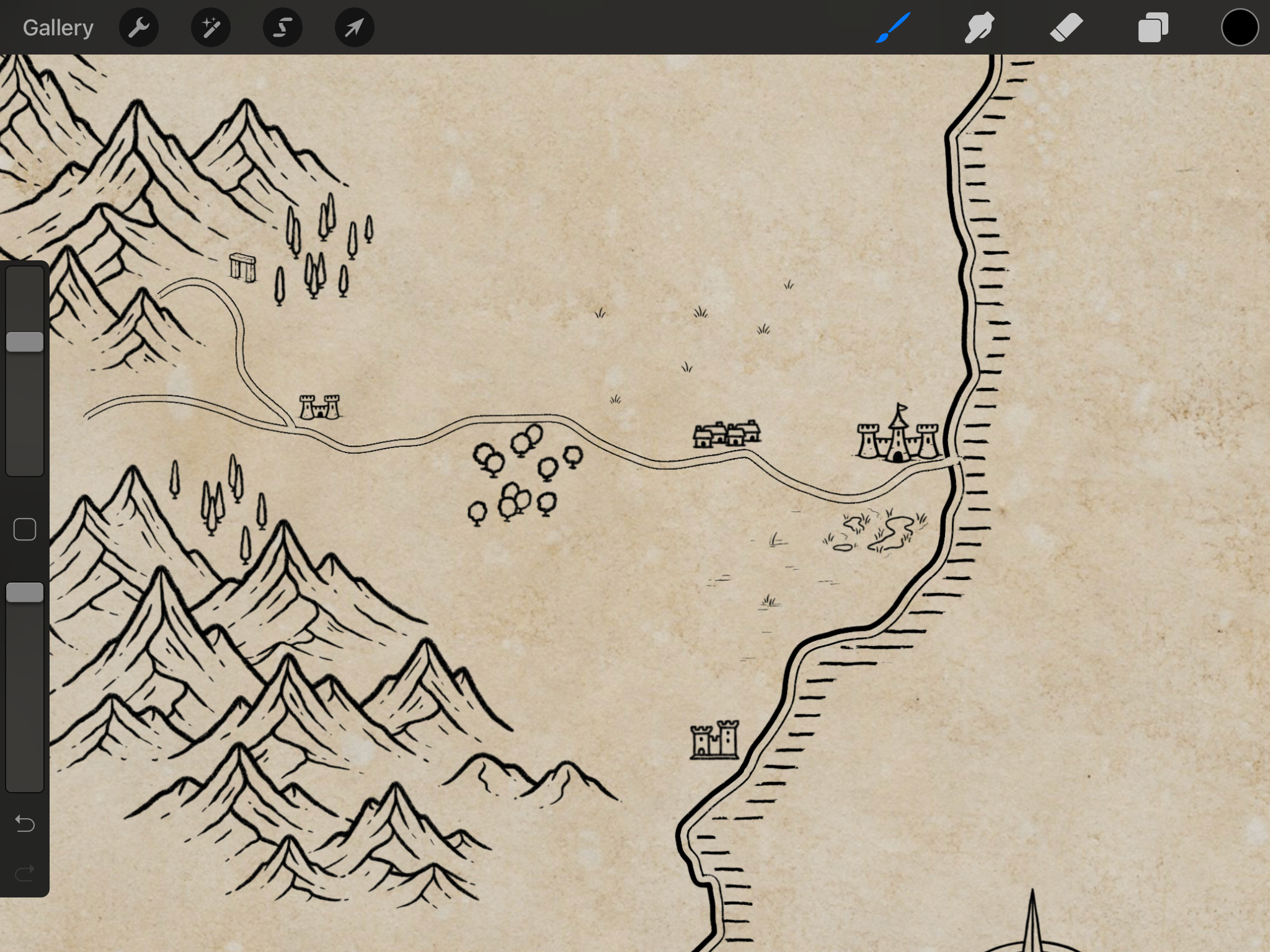Open the black color swatch
1270x952 pixels.
coord(1240,28)
